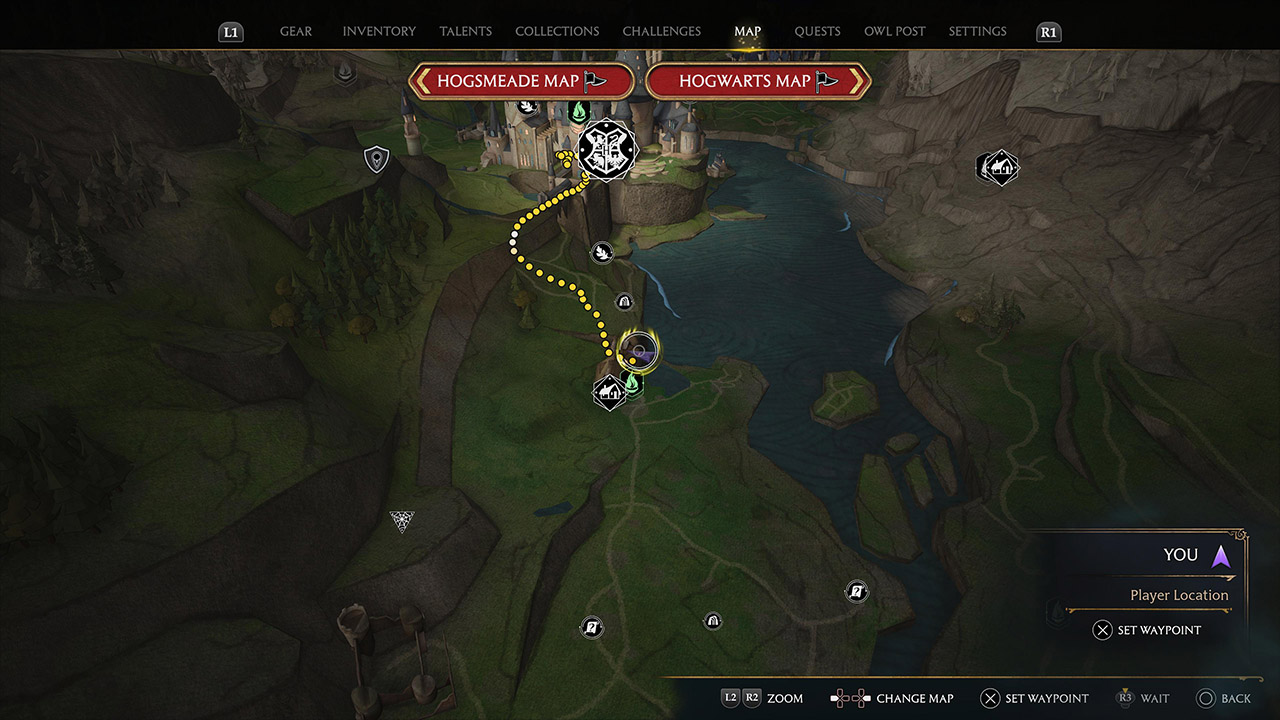Open the Talents tab
This screenshot has width=1280, height=720.
tap(465, 31)
